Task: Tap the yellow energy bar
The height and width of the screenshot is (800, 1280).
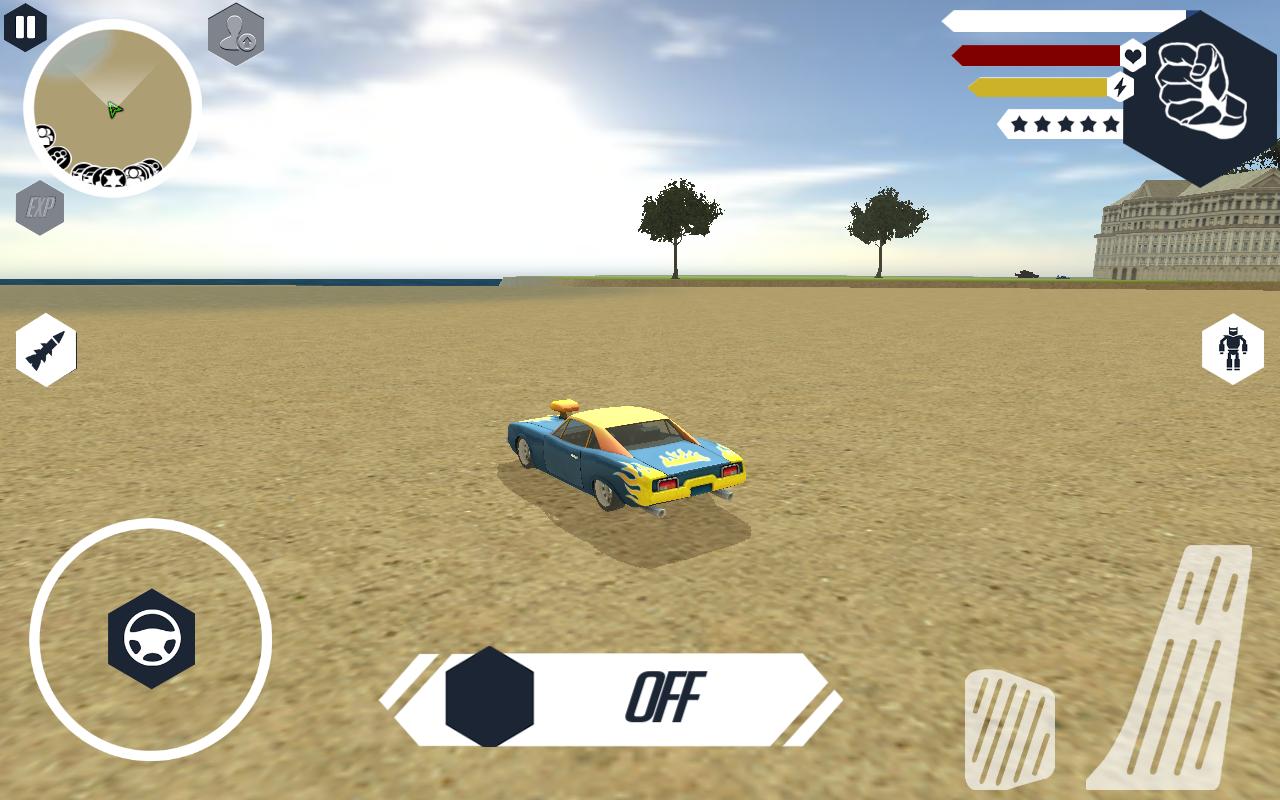Action: click(1035, 88)
